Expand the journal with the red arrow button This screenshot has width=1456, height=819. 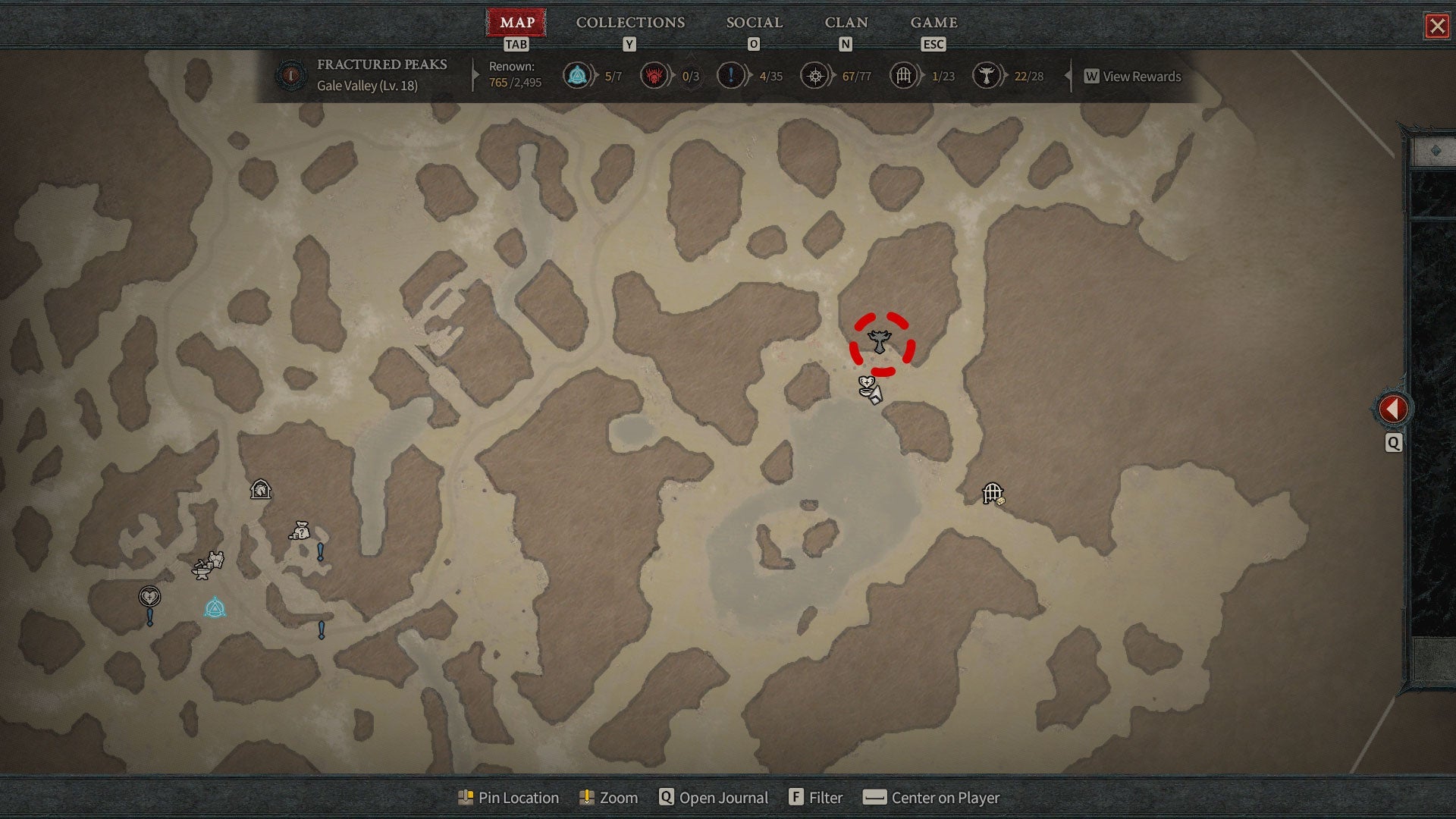click(1393, 409)
